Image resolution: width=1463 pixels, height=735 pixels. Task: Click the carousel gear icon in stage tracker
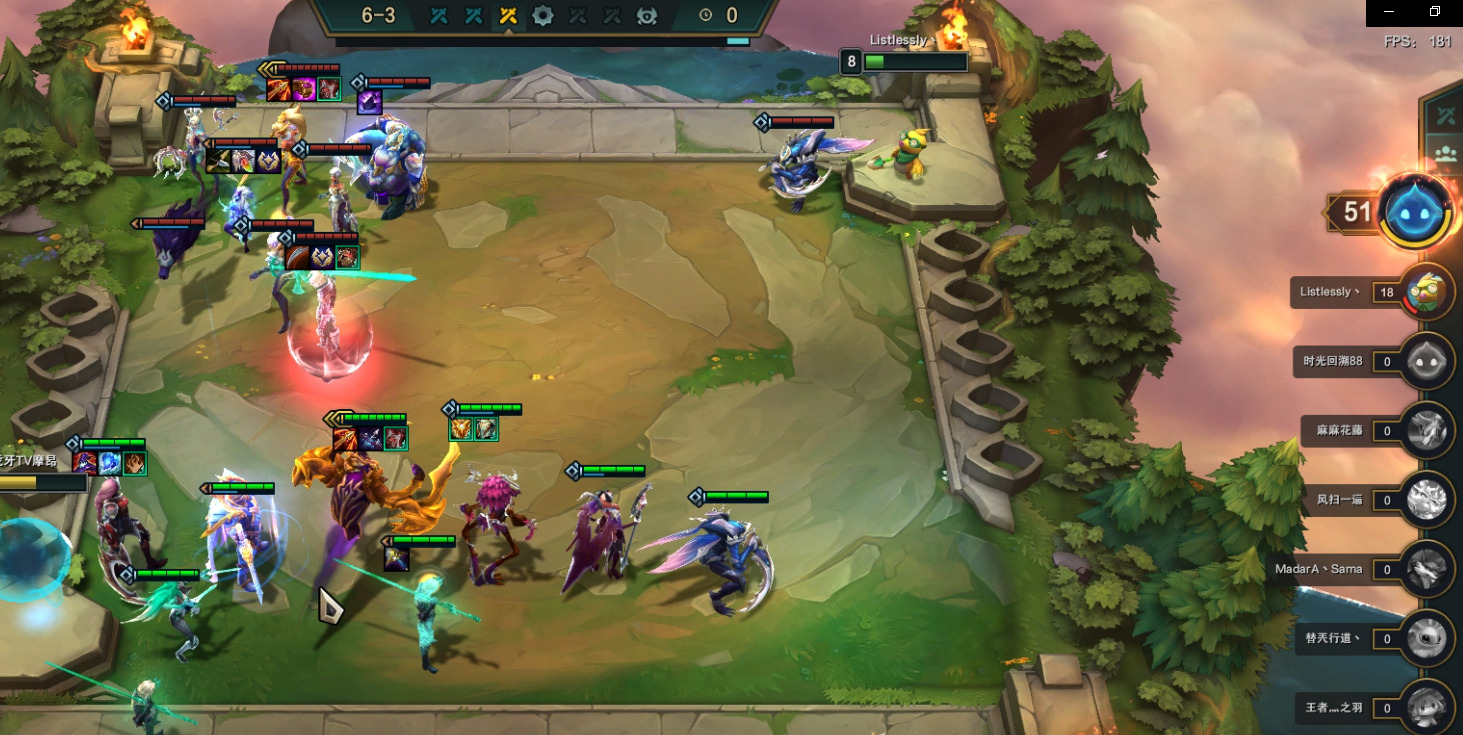click(x=543, y=15)
